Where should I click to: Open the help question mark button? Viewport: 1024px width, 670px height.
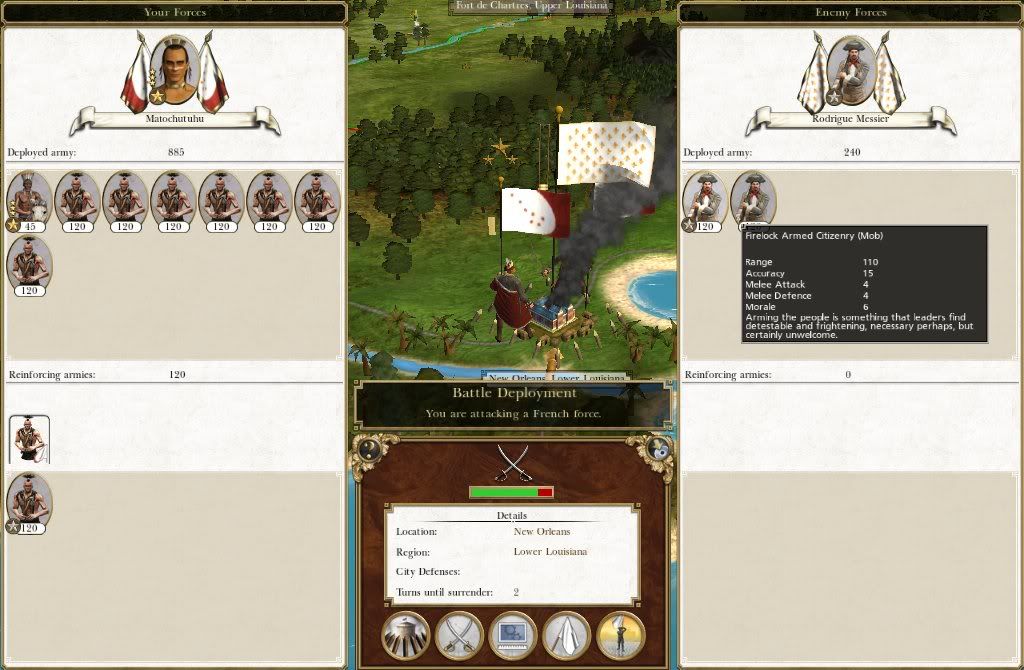[369, 449]
